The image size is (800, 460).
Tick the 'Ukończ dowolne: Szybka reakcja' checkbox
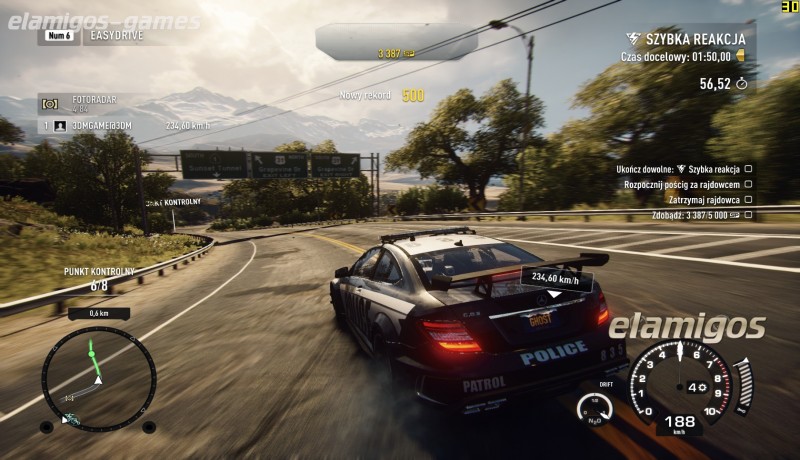748,169
